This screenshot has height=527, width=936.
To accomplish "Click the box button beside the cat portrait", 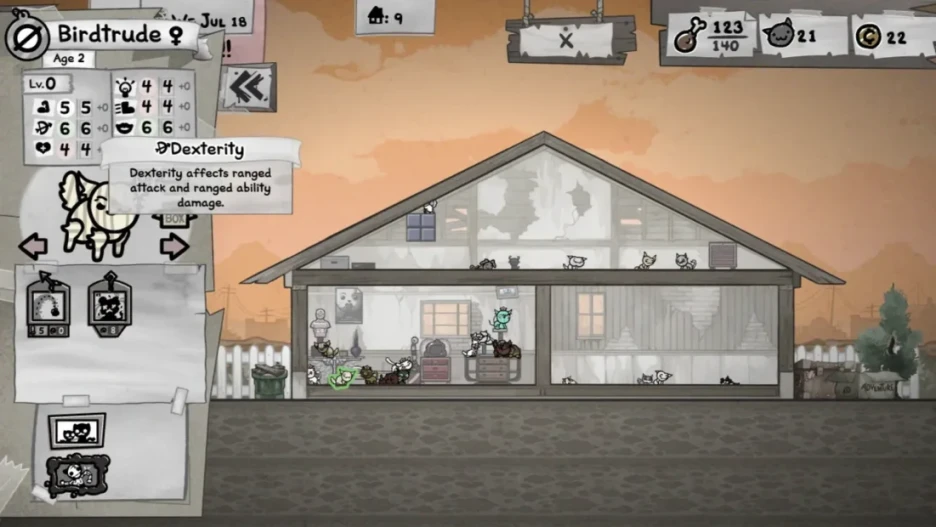I will pos(175,219).
